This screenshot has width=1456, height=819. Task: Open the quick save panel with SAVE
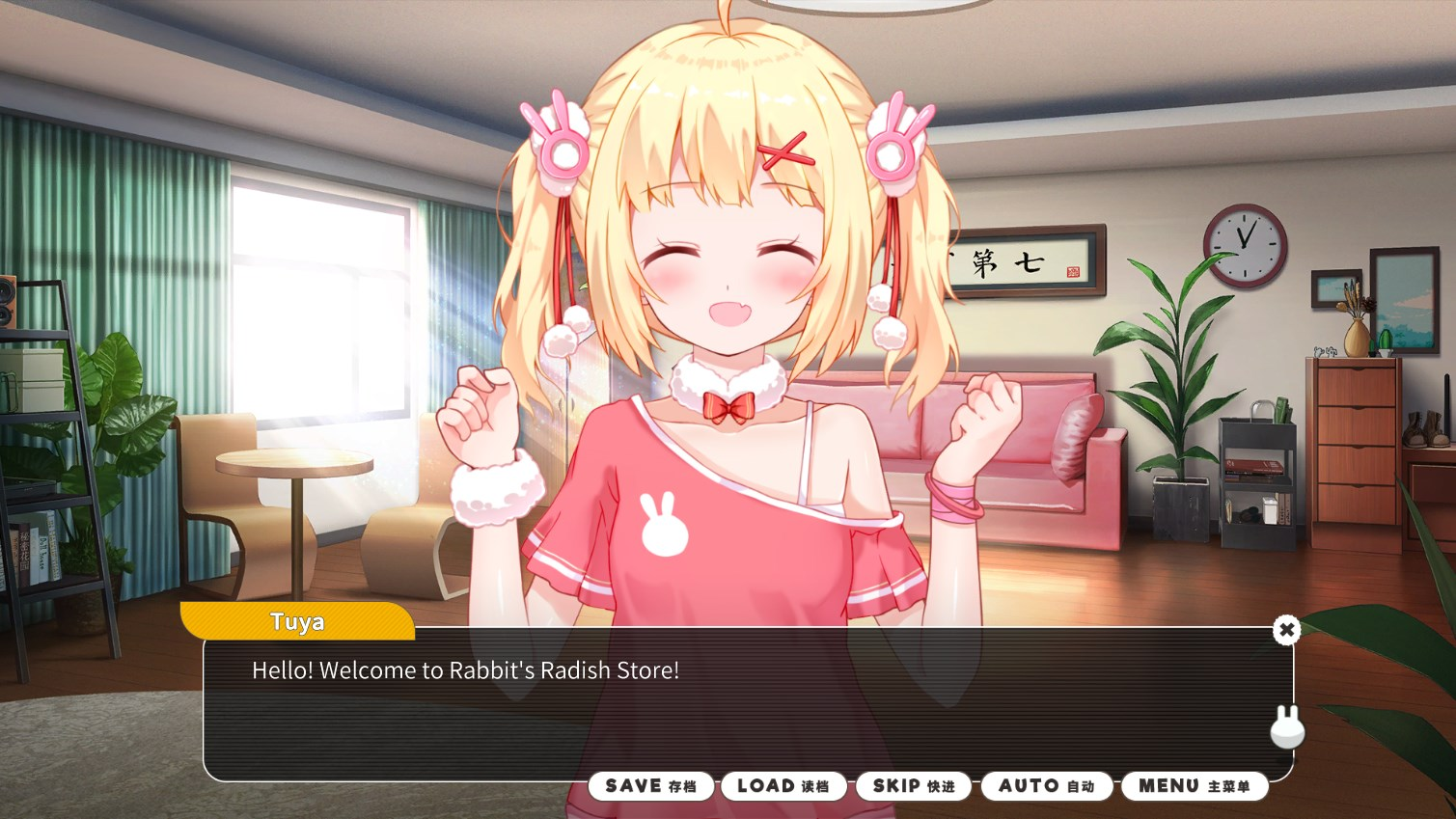[651, 785]
